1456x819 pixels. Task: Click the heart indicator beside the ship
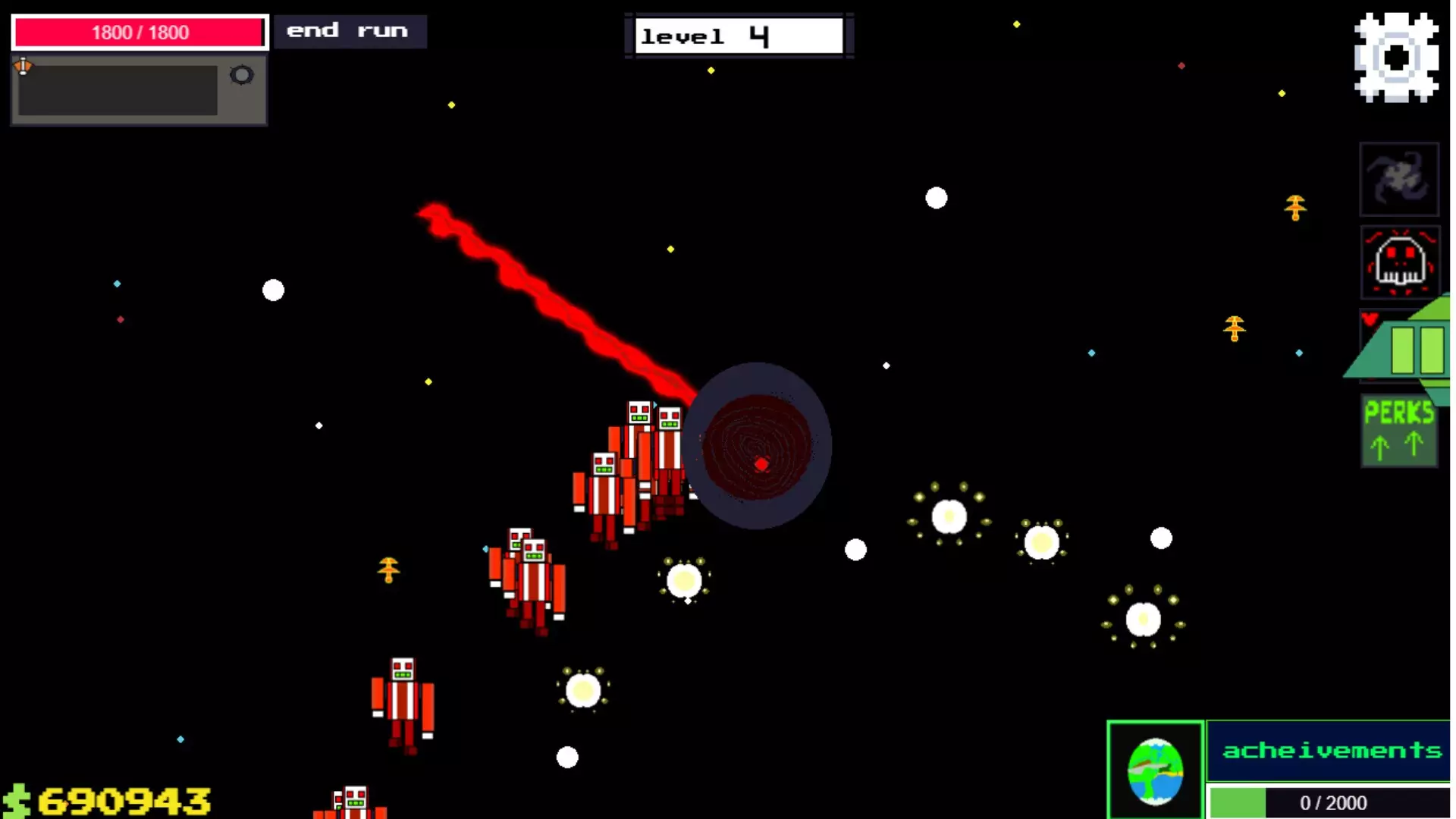[x=1368, y=319]
